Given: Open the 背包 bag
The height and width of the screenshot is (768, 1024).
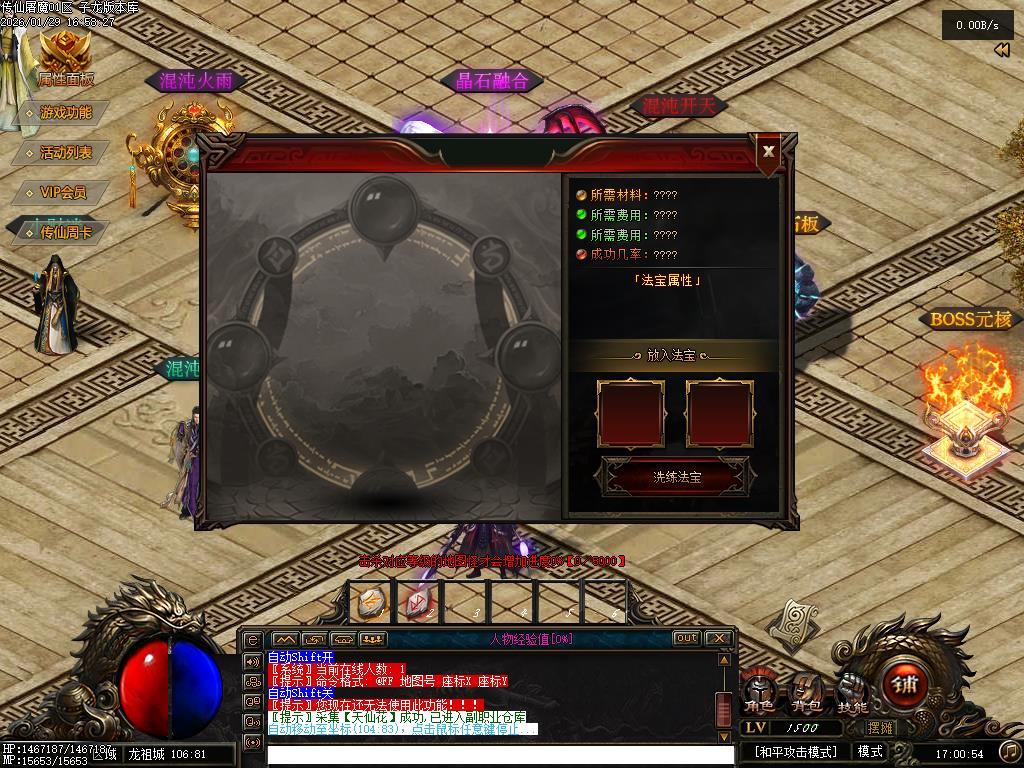Looking at the screenshot, I should coord(806,691).
